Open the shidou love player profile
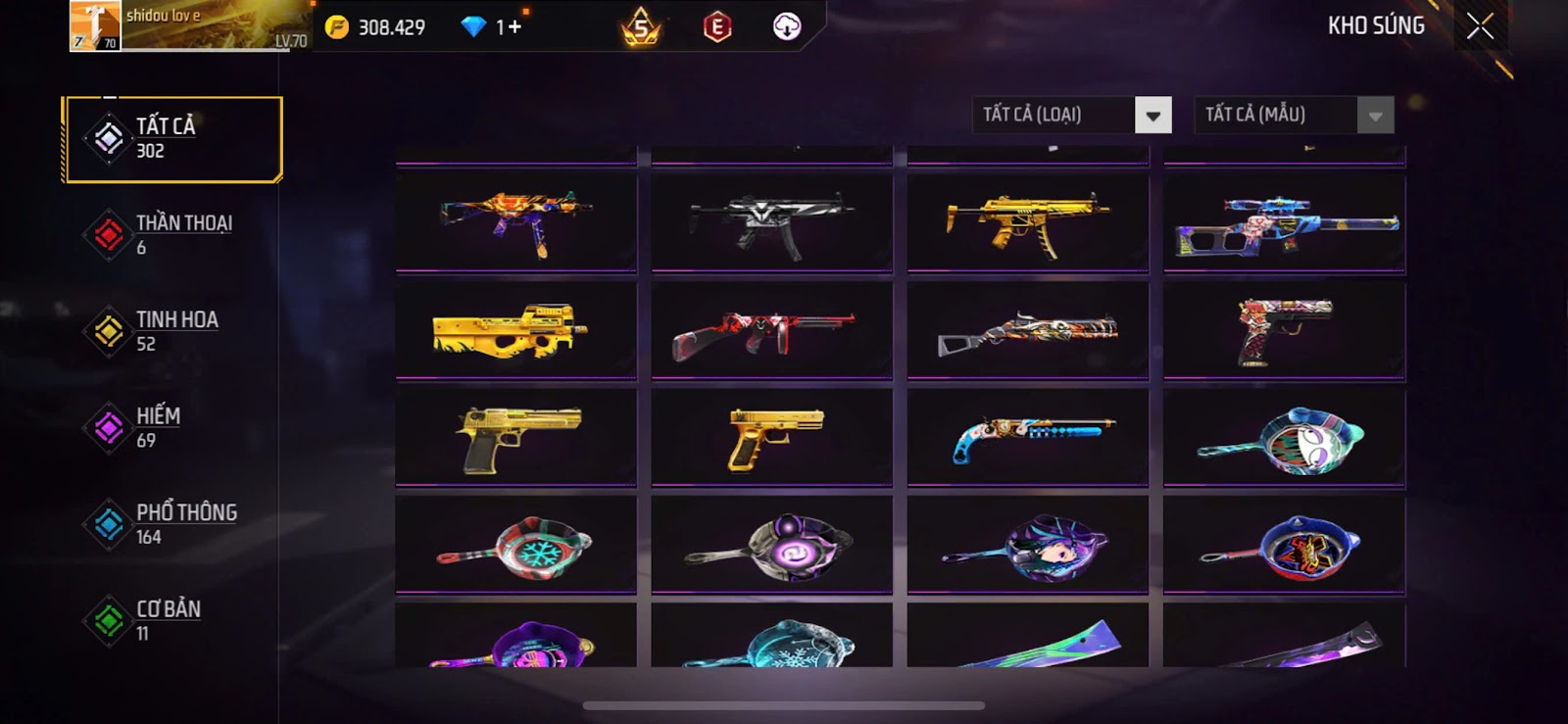The height and width of the screenshot is (724, 1568). pos(186,26)
